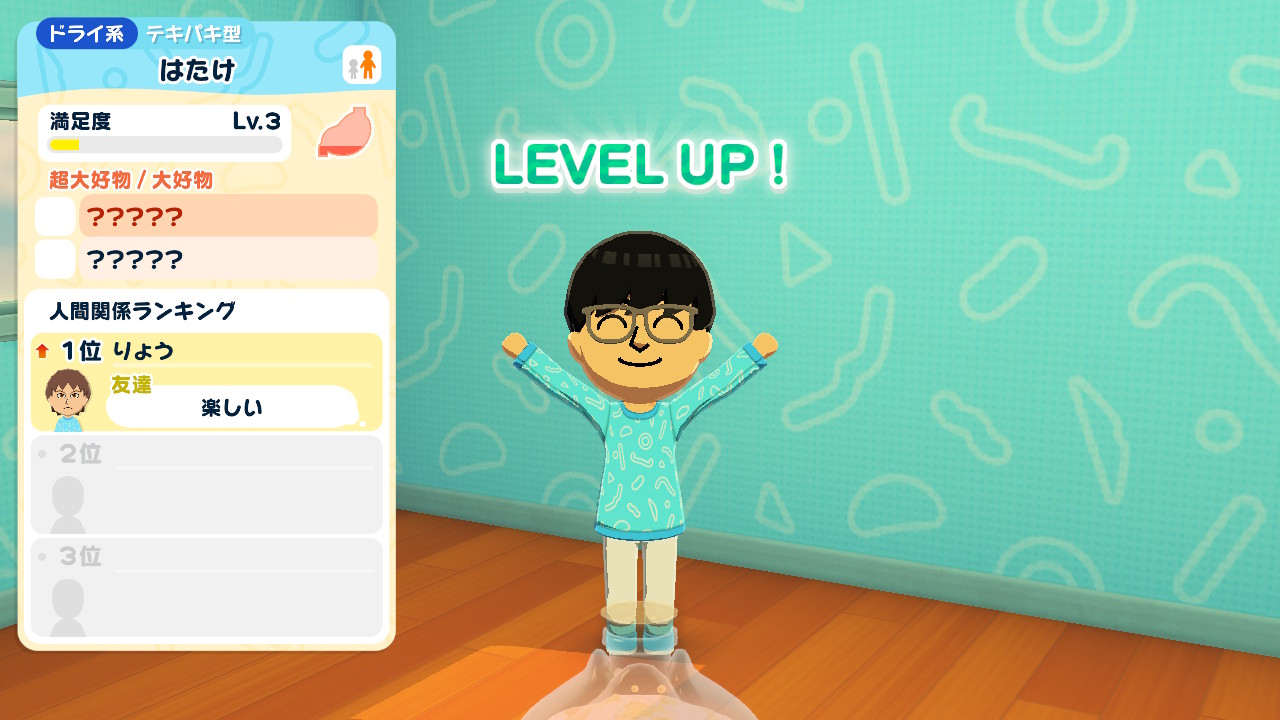The width and height of the screenshot is (1280, 720).
Task: Open りょう's portrait thumbnail
Action: 66,394
